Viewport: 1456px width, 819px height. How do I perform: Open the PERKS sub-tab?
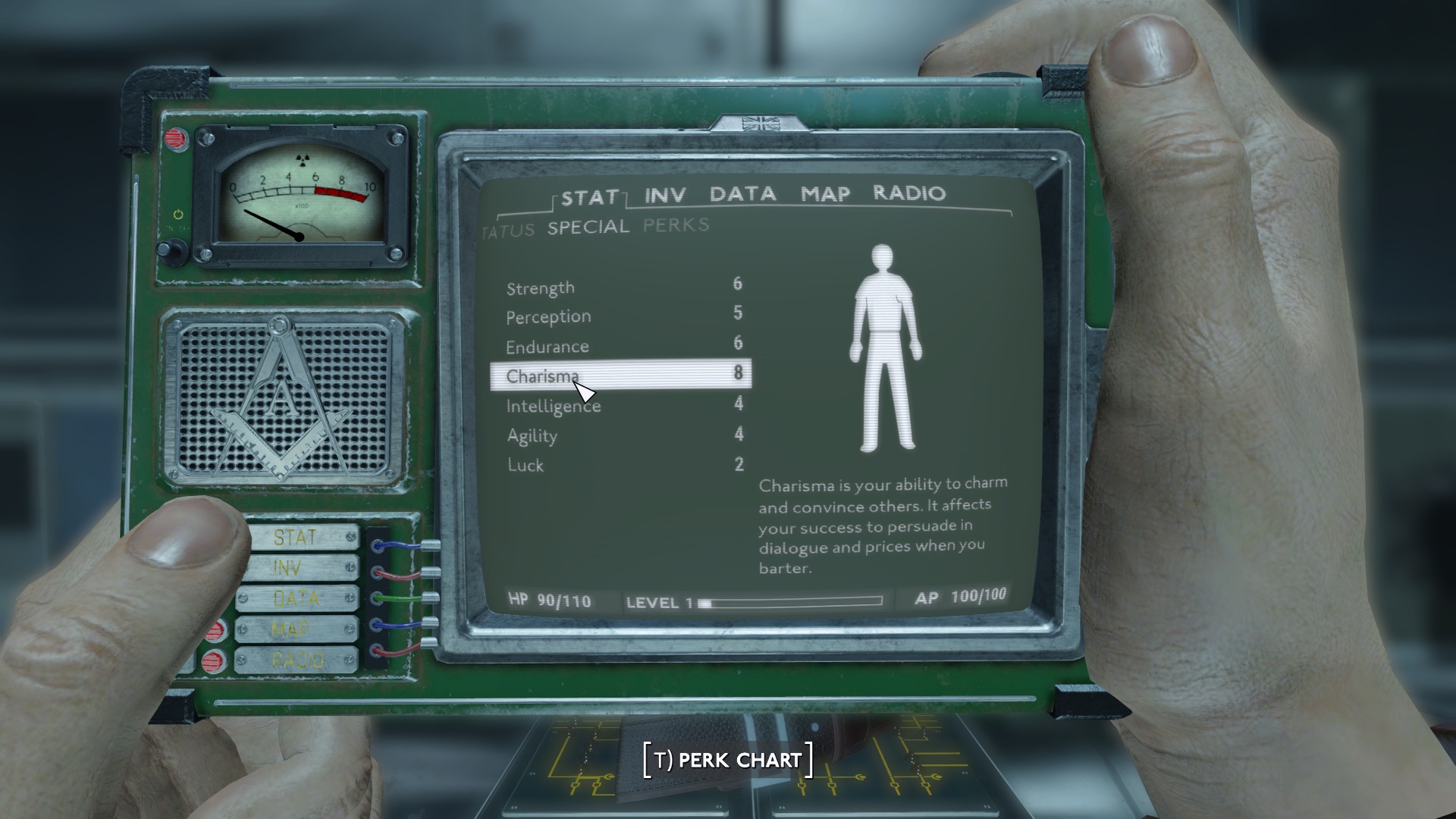[676, 225]
